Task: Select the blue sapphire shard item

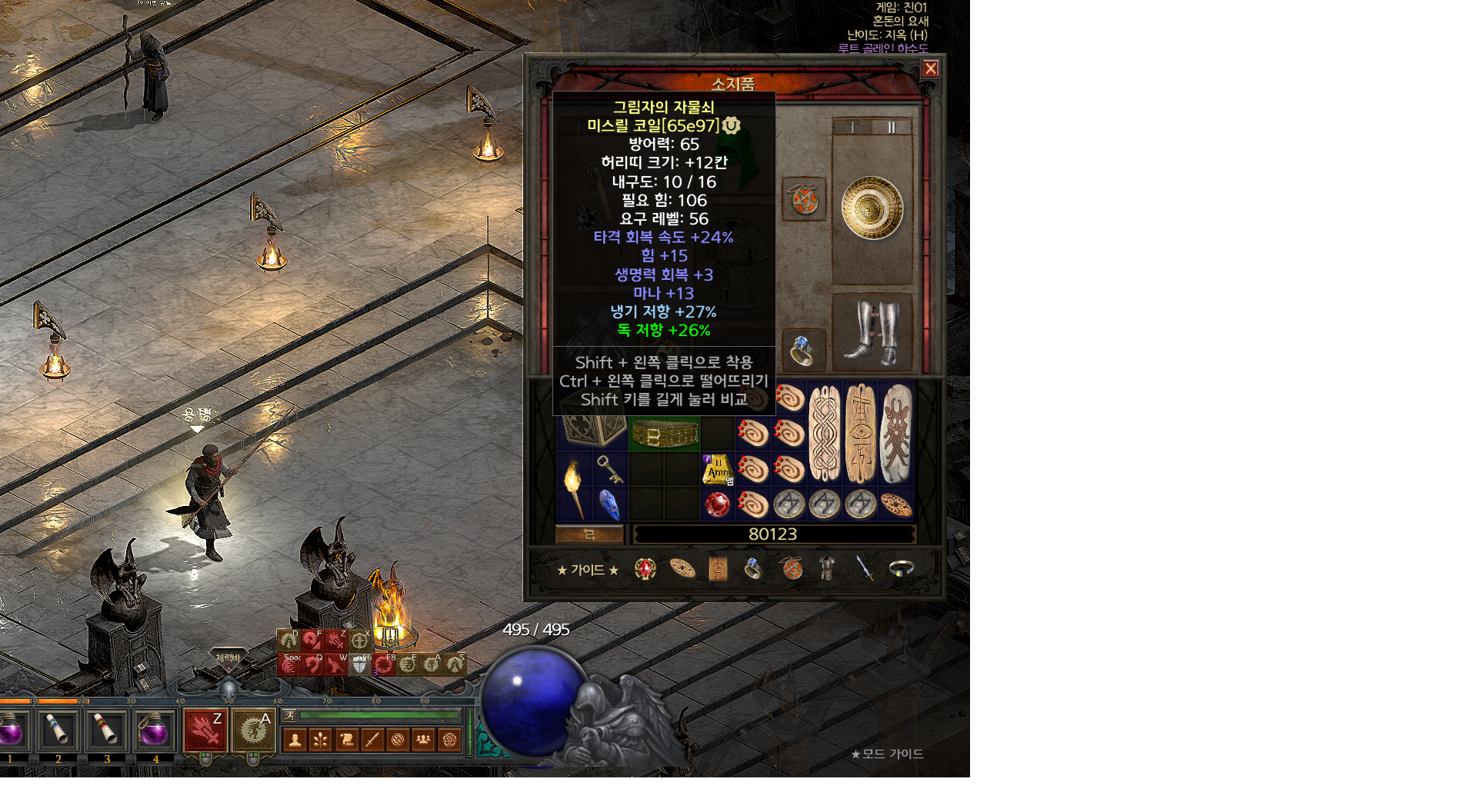Action: pyautogui.click(x=609, y=504)
